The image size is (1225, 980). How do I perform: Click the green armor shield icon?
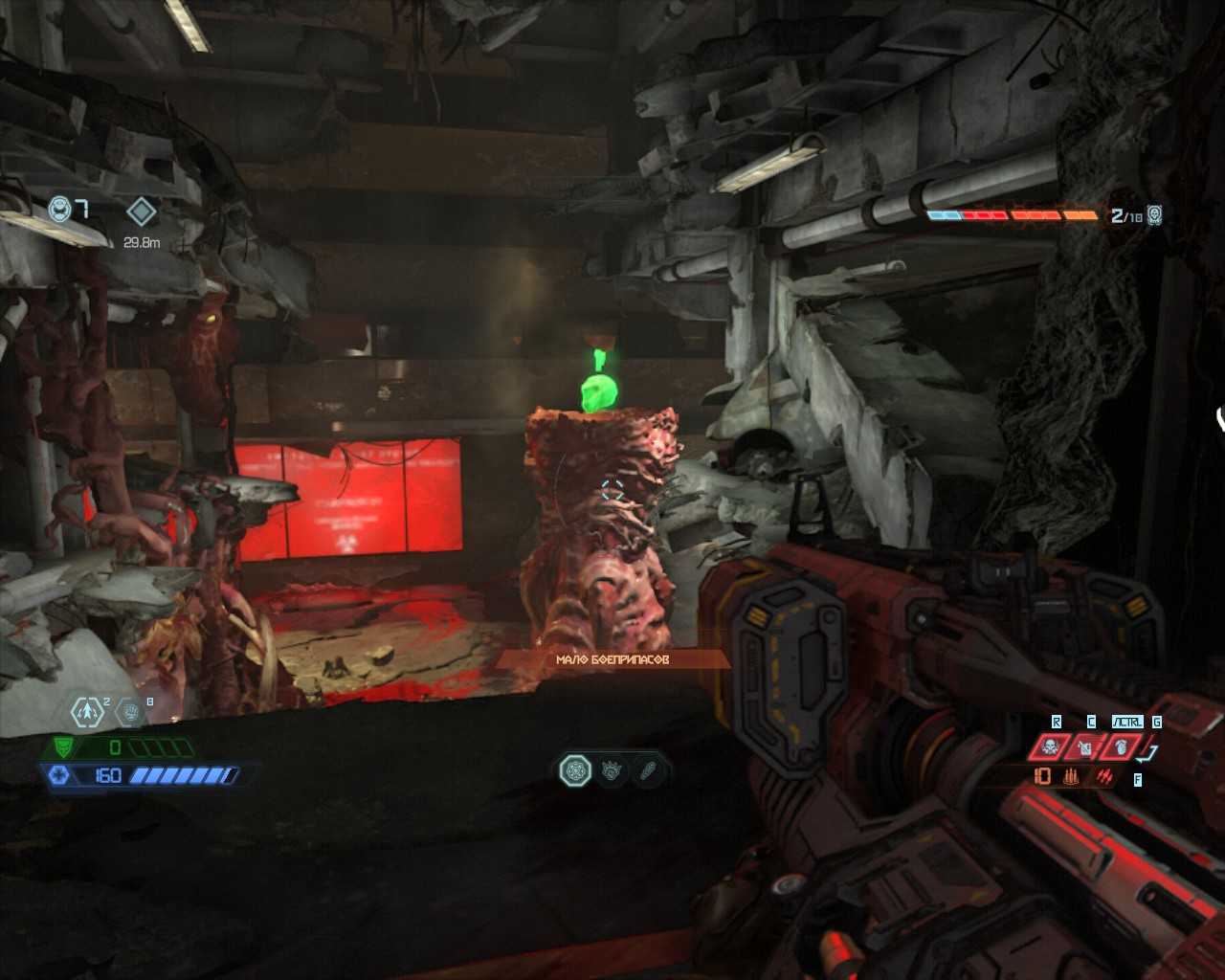(x=63, y=747)
